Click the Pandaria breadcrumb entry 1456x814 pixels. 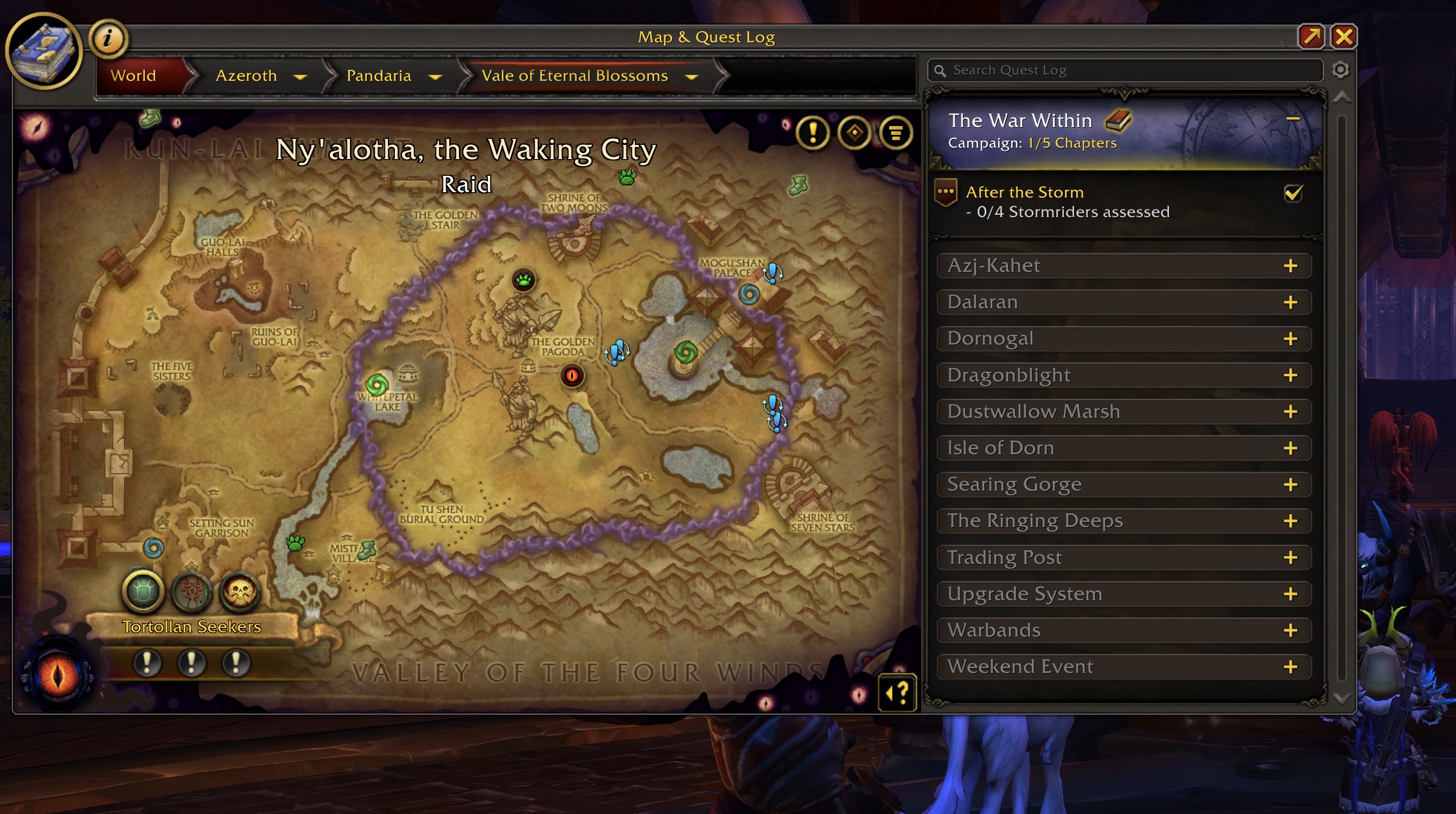[379, 75]
